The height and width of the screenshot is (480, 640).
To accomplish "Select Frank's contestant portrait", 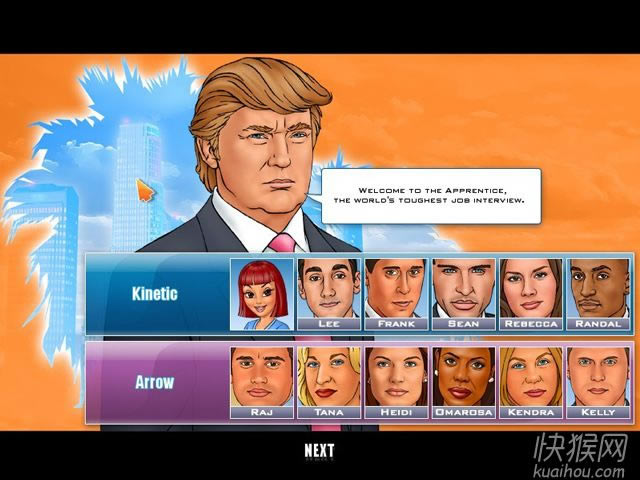I will (396, 294).
